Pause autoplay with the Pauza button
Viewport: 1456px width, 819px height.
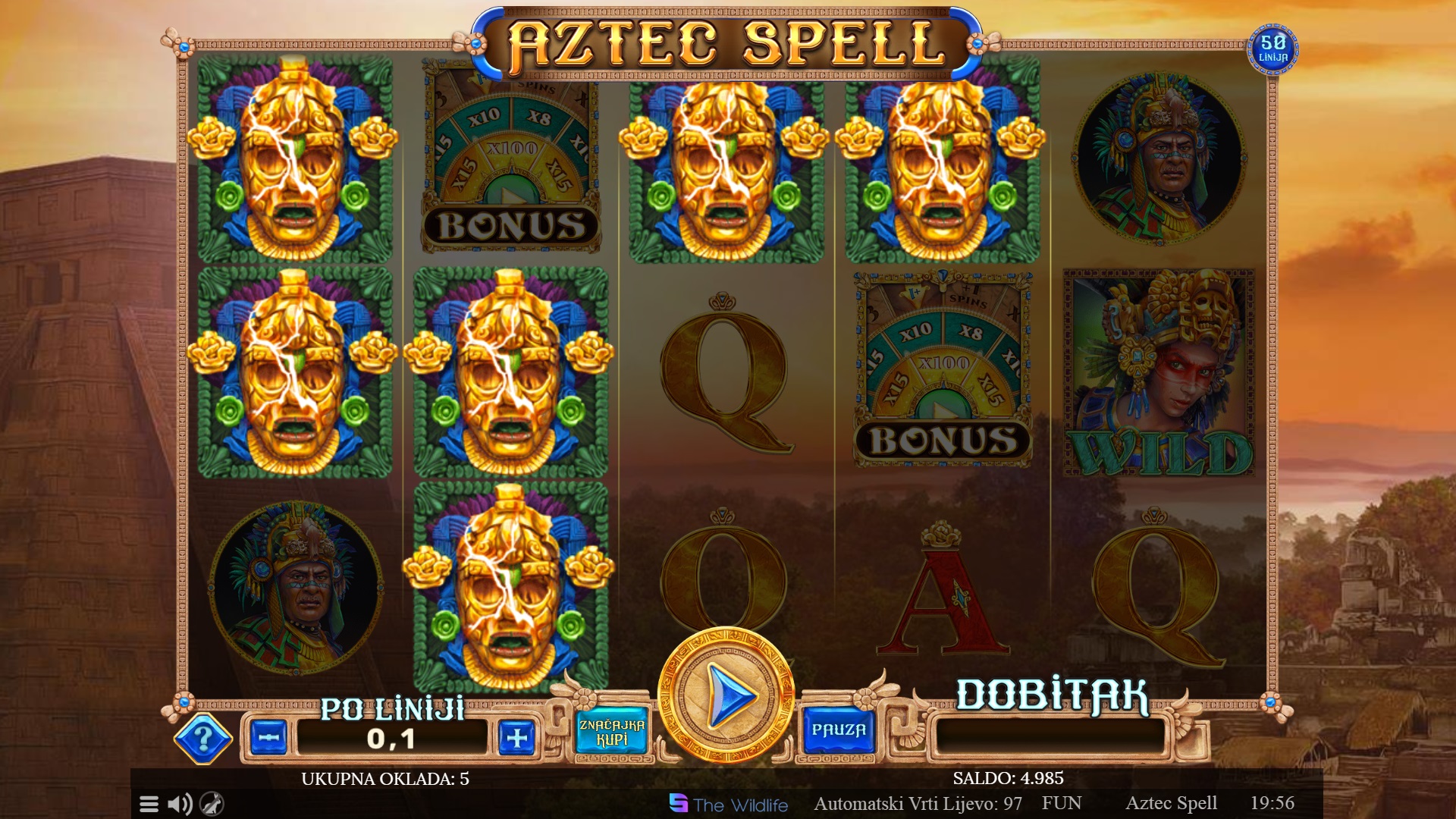coord(839,730)
